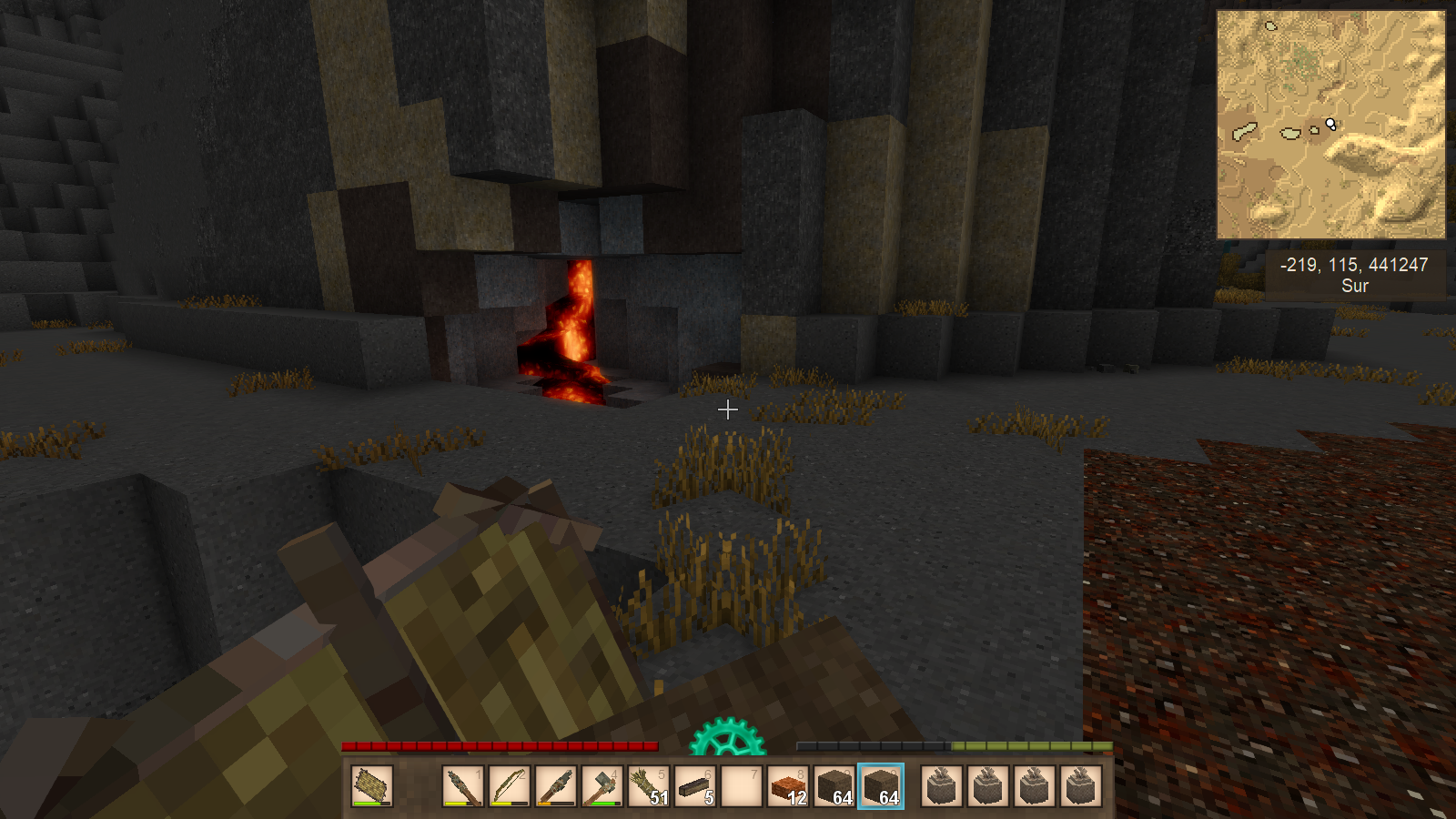
Task: Select the red brick stack of 12
Action: pyautogui.click(x=788, y=785)
